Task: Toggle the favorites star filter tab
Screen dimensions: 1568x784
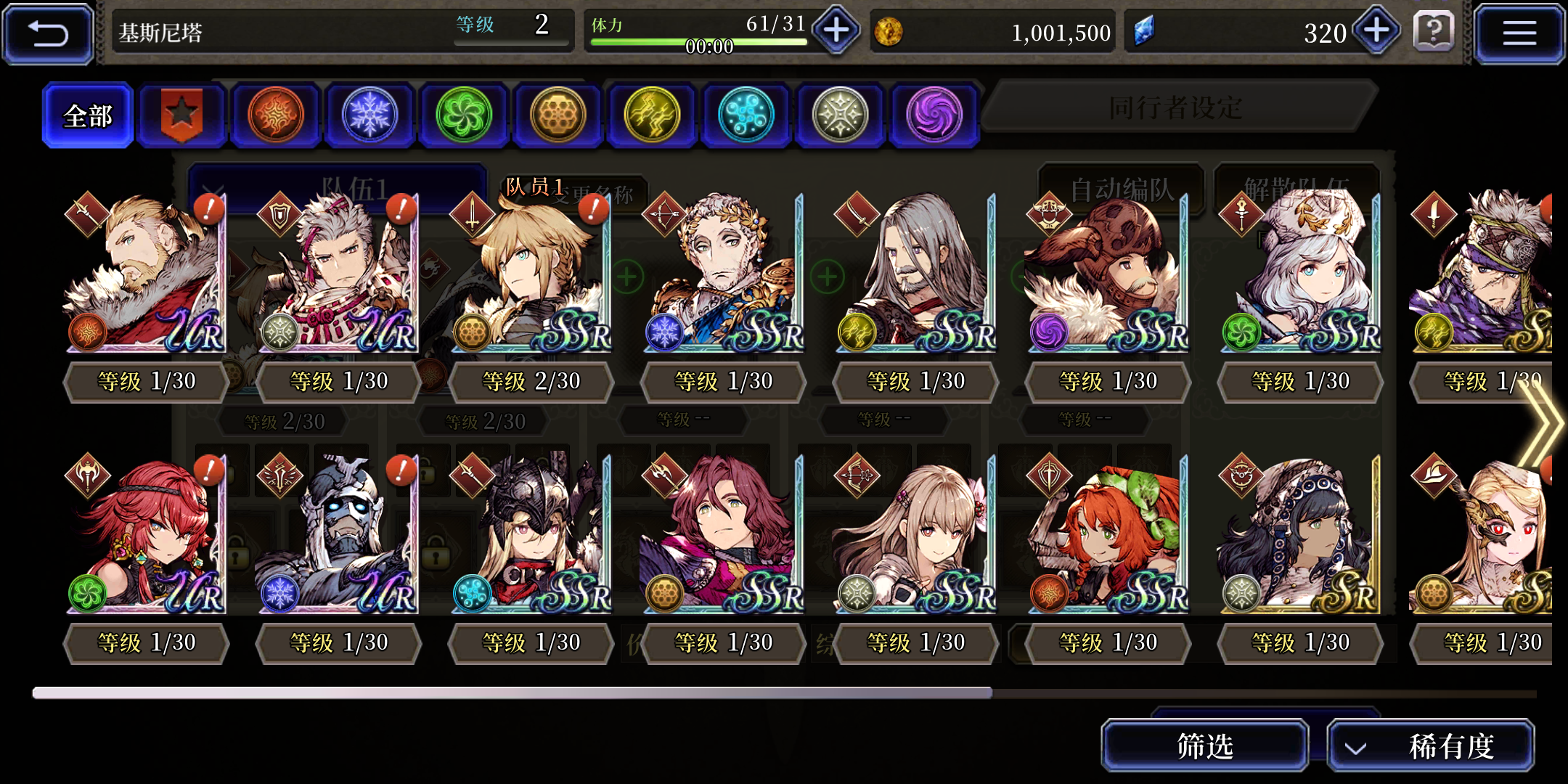Action: point(182,115)
